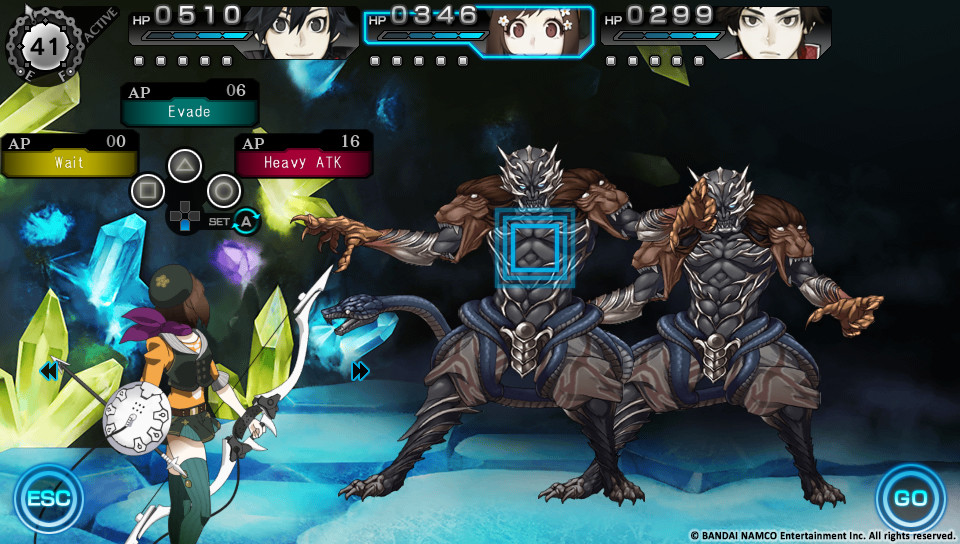Pick the red-collared character's portrait panel
The image size is (960, 544).
point(716,32)
